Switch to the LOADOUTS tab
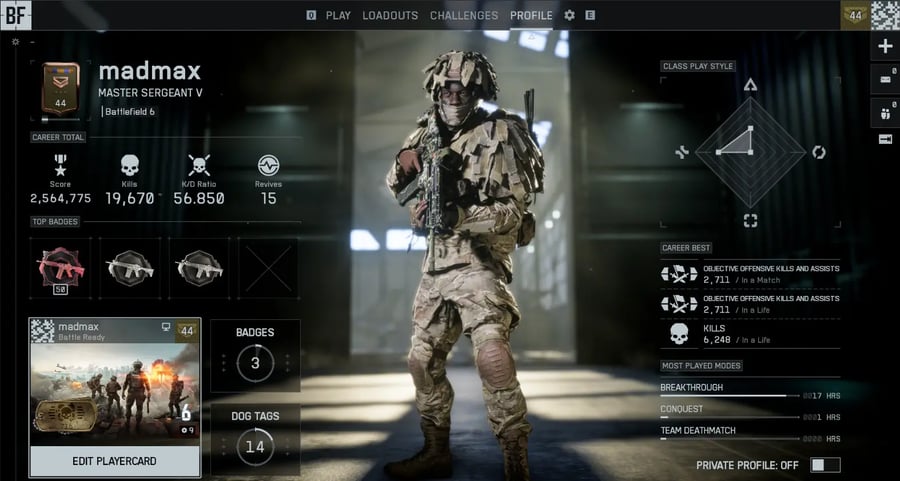The image size is (900, 481). coord(390,15)
